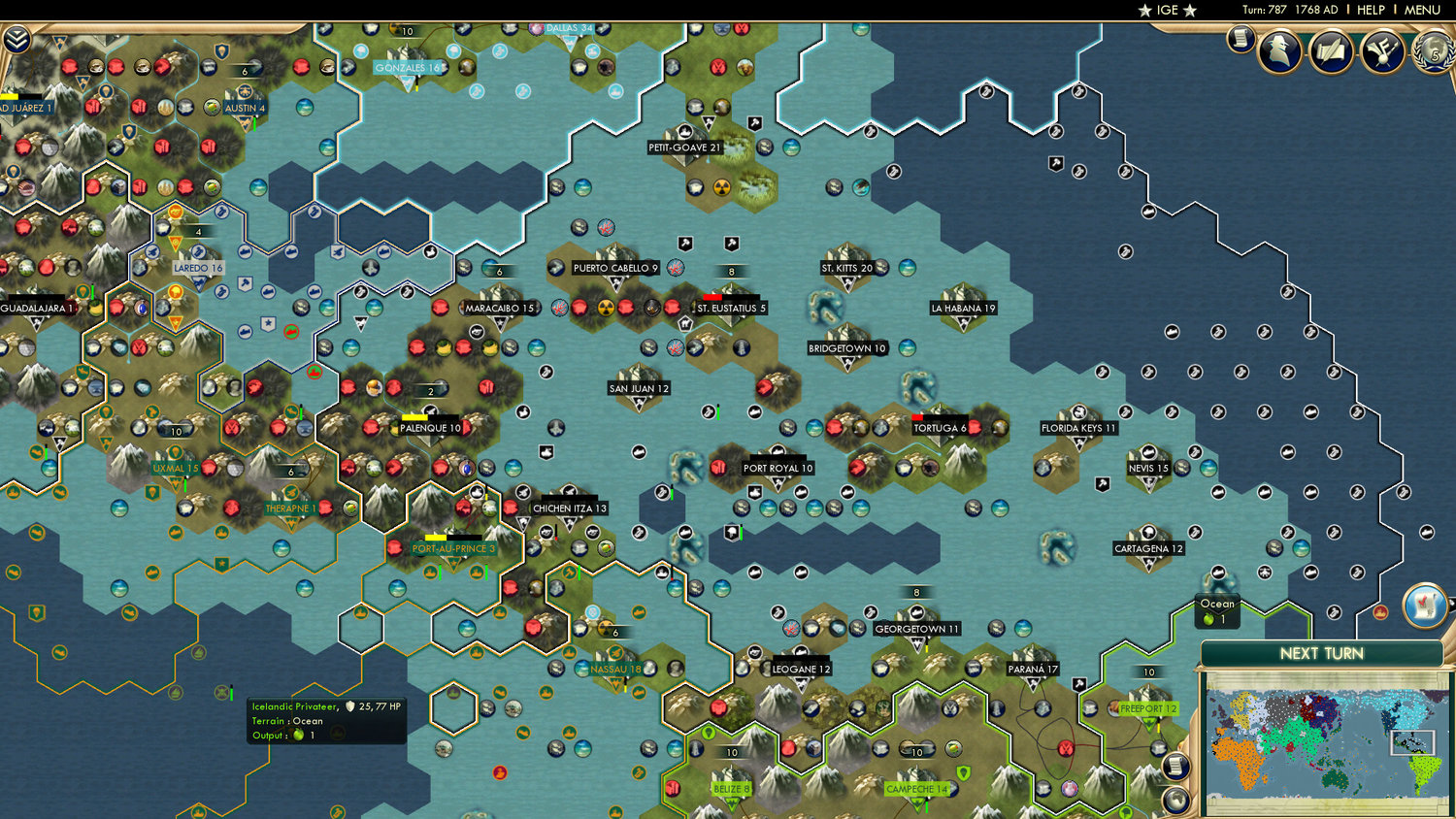
Task: Open the game MENU
Action: tap(1421, 10)
